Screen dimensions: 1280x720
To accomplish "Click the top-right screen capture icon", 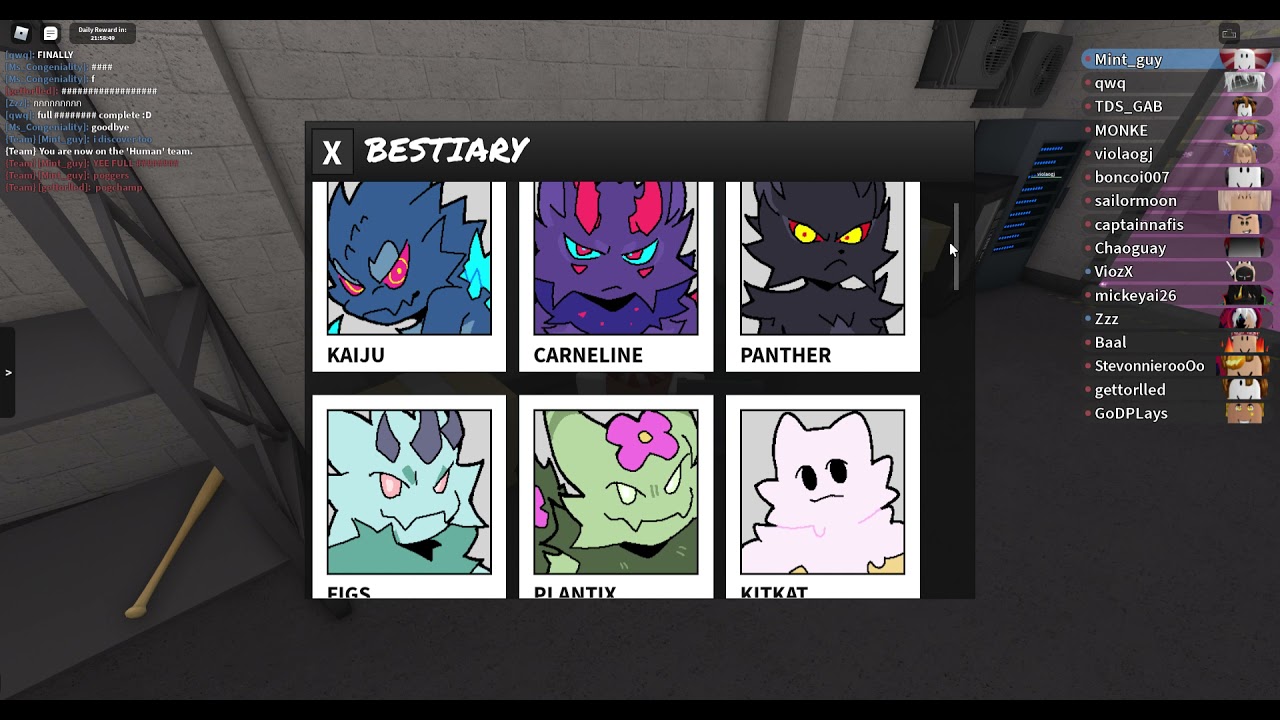I will pyautogui.click(x=1229, y=34).
